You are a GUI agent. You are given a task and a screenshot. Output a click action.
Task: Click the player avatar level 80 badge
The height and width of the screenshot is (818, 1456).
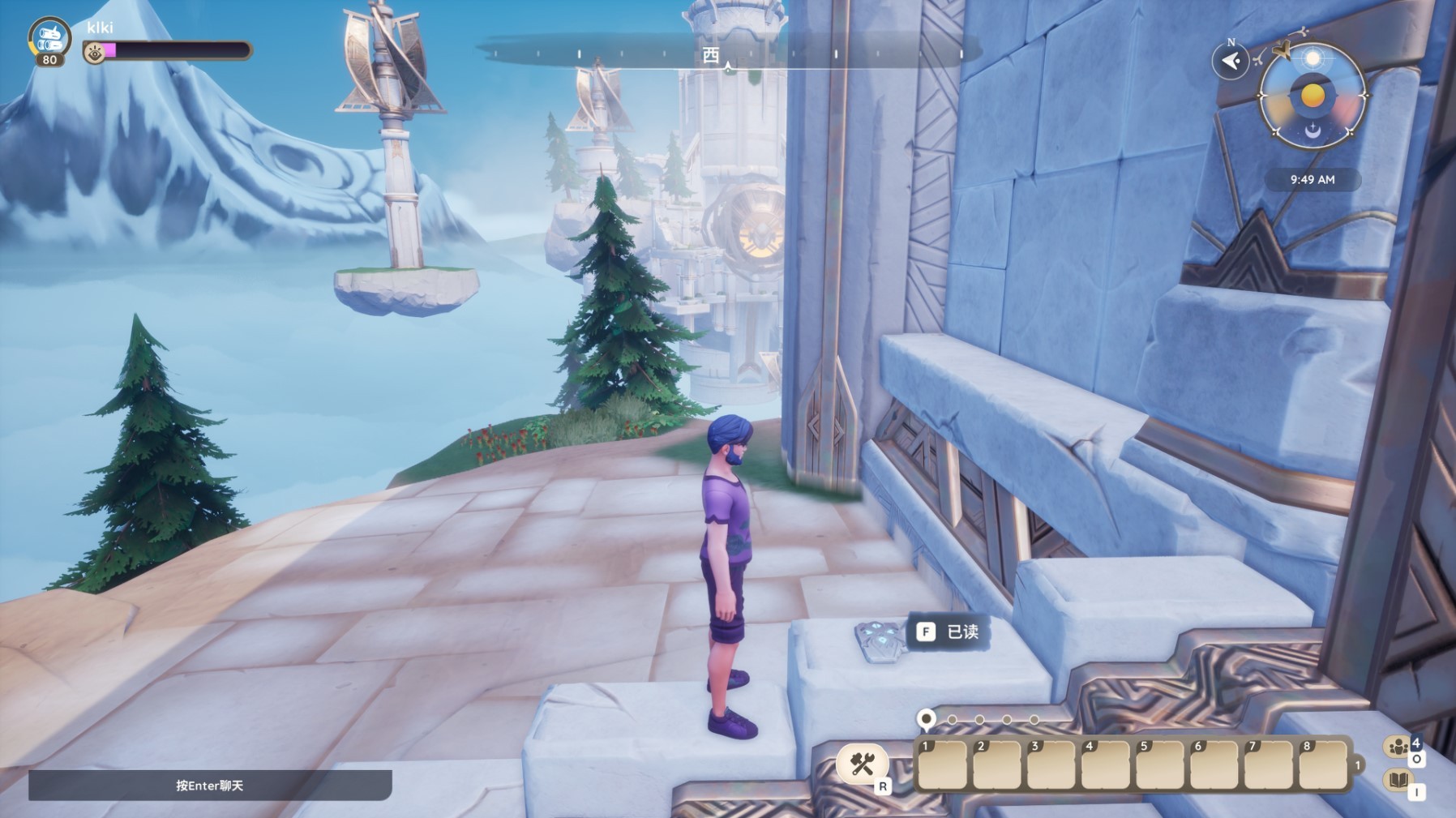(49, 41)
